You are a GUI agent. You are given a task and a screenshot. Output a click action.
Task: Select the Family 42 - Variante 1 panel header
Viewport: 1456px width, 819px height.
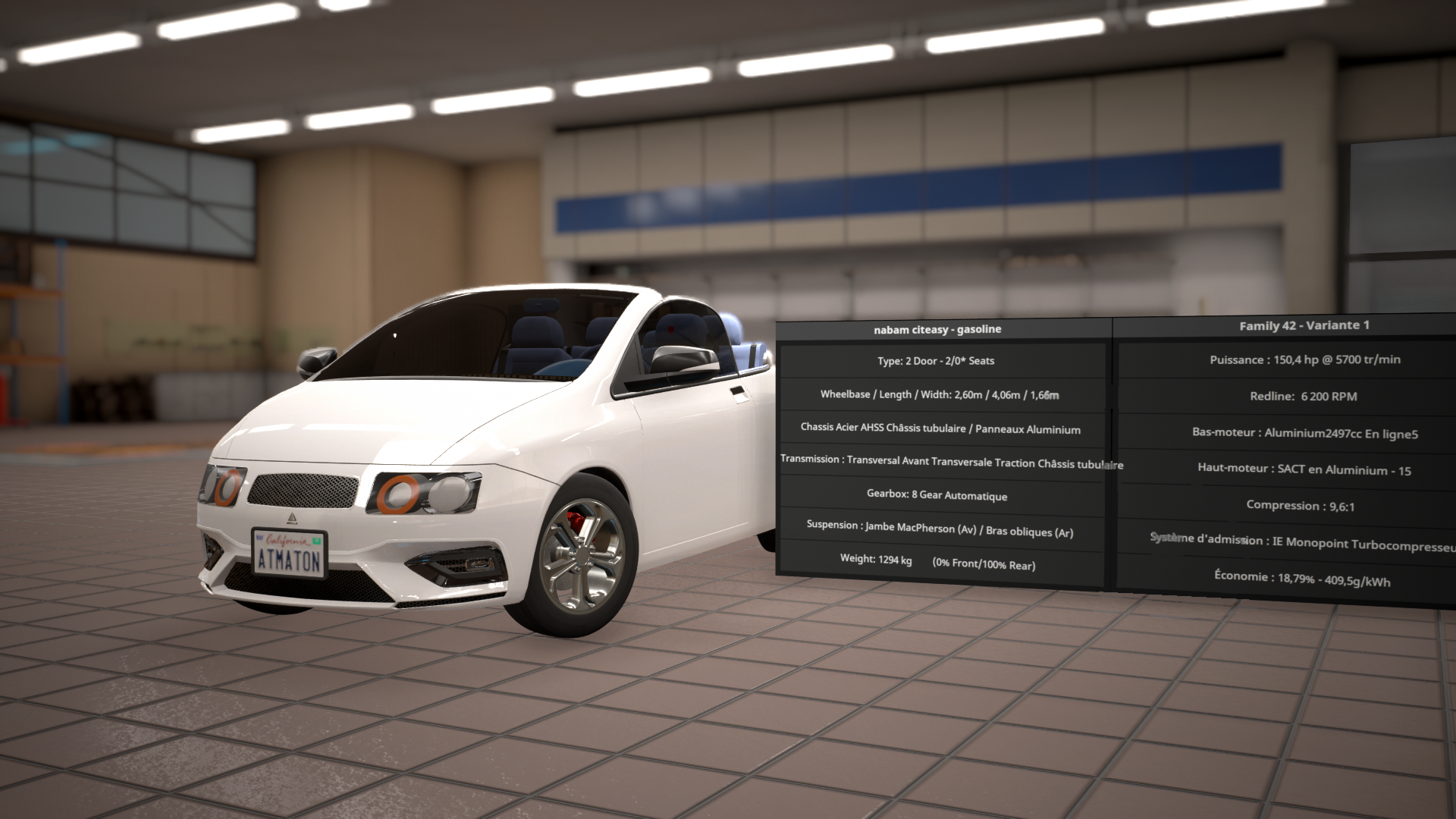1303,326
